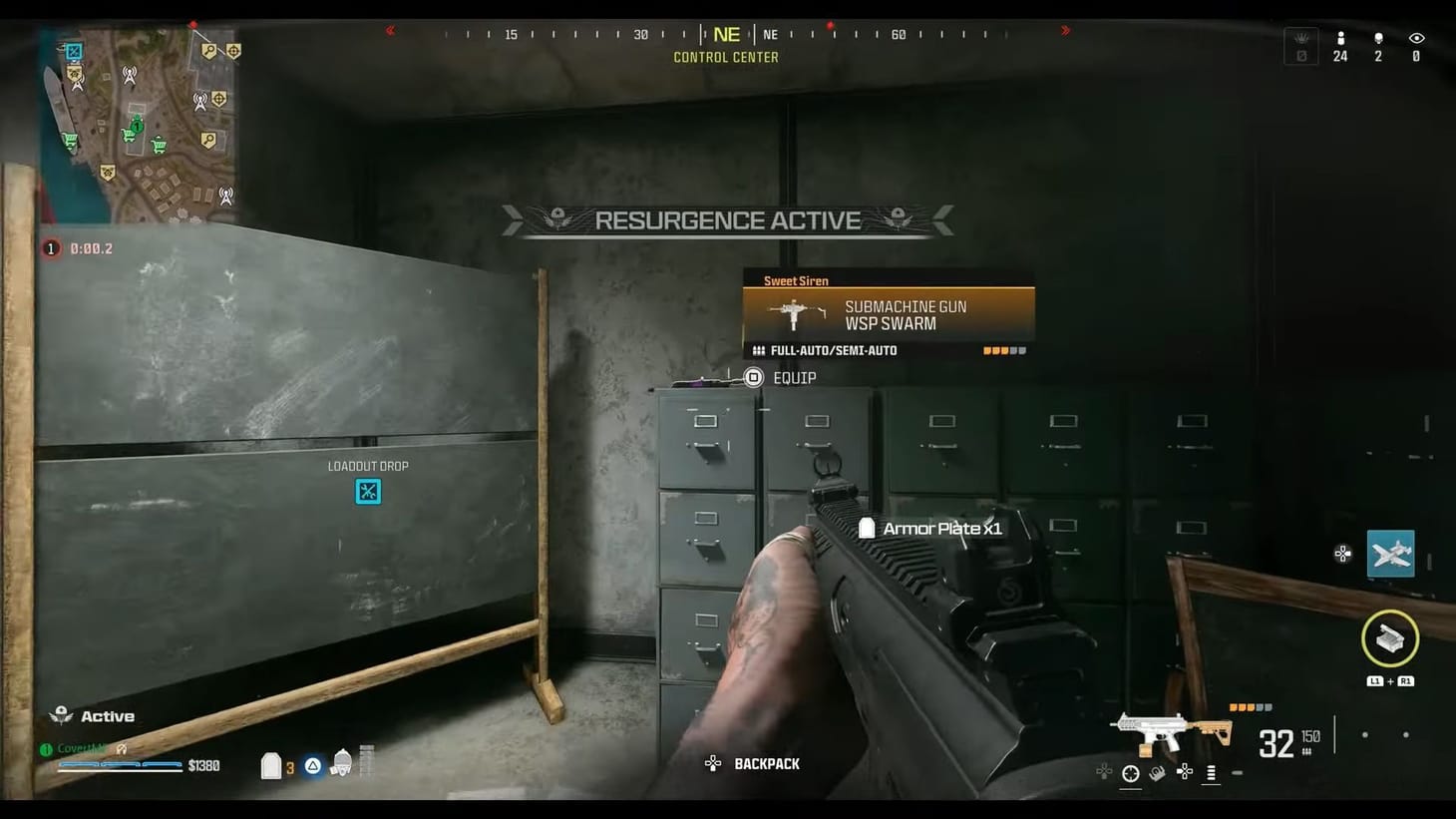Open the gas mask icon in the inventory bar
Screen dimensions: 1456x819
pos(342,764)
